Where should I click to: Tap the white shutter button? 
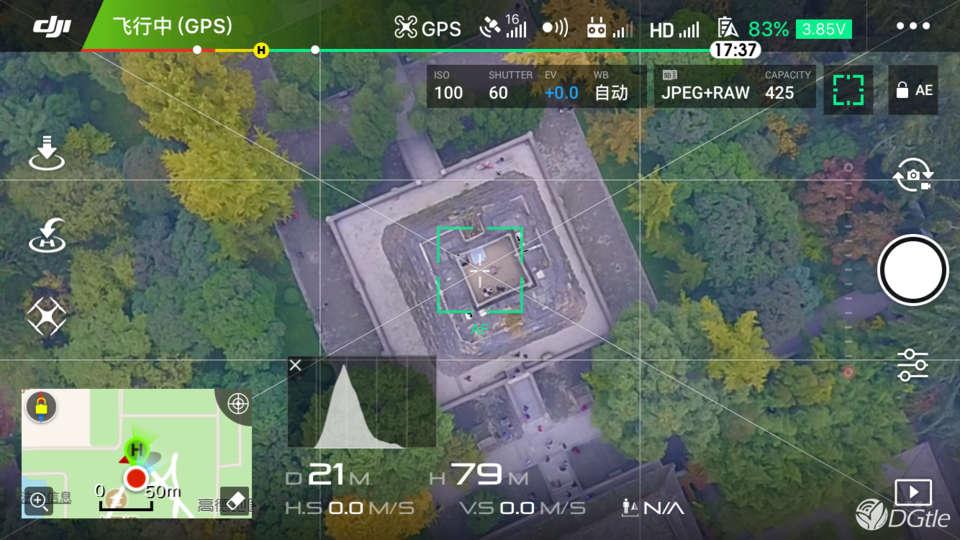pyautogui.click(x=912, y=270)
